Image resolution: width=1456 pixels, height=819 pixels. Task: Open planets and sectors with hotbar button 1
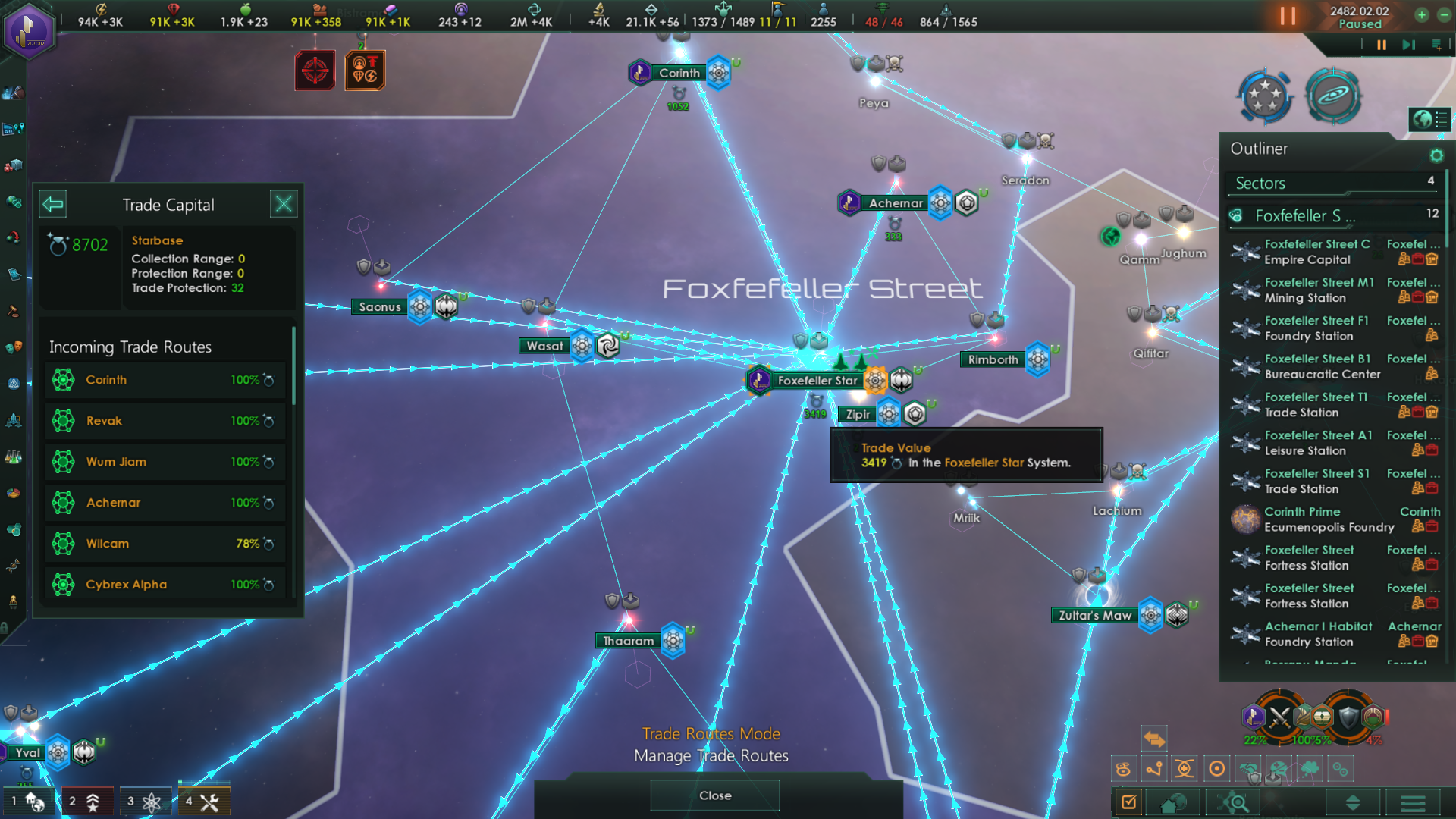pyautogui.click(x=30, y=801)
